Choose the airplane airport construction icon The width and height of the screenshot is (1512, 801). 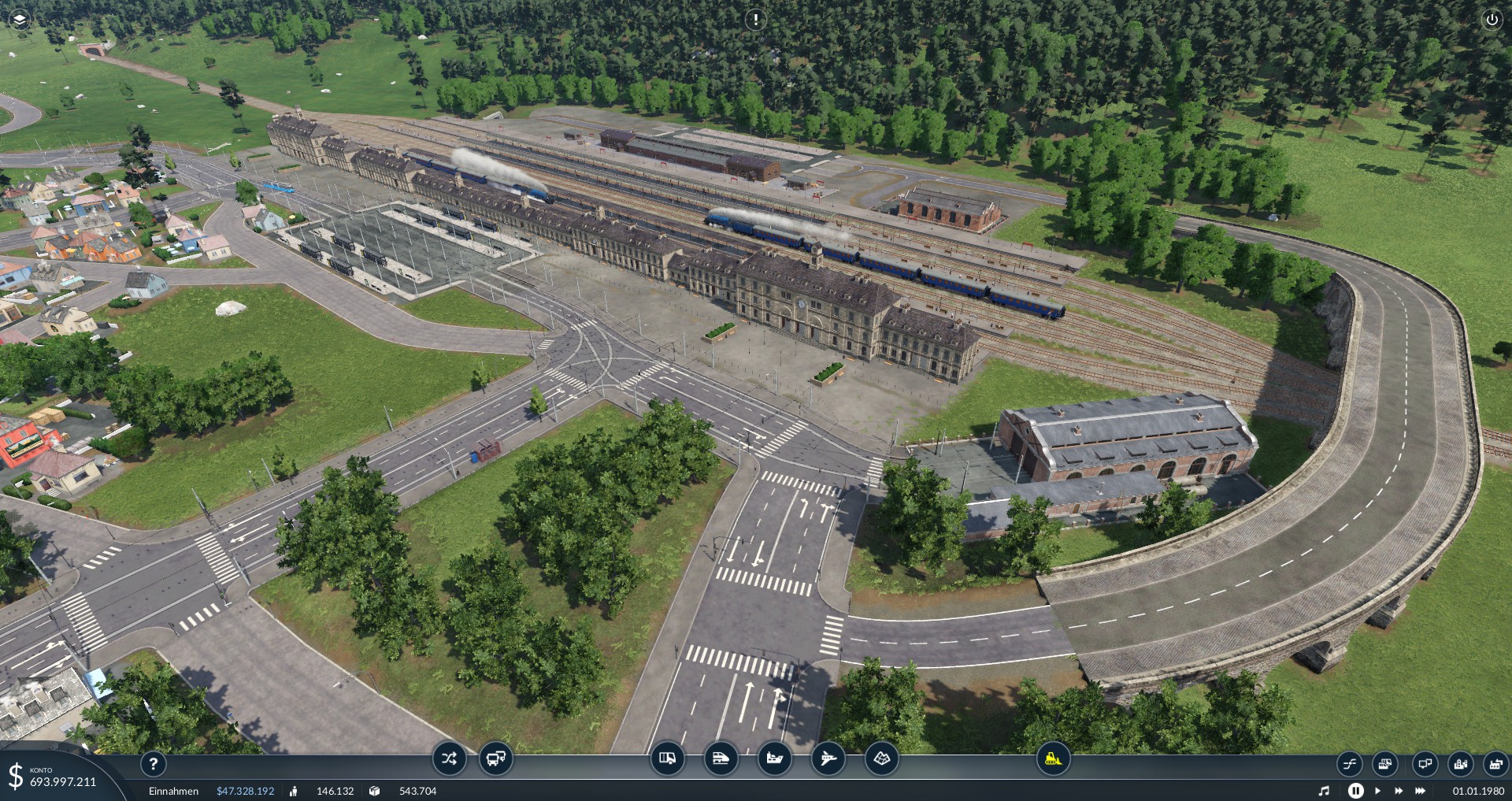click(x=828, y=758)
